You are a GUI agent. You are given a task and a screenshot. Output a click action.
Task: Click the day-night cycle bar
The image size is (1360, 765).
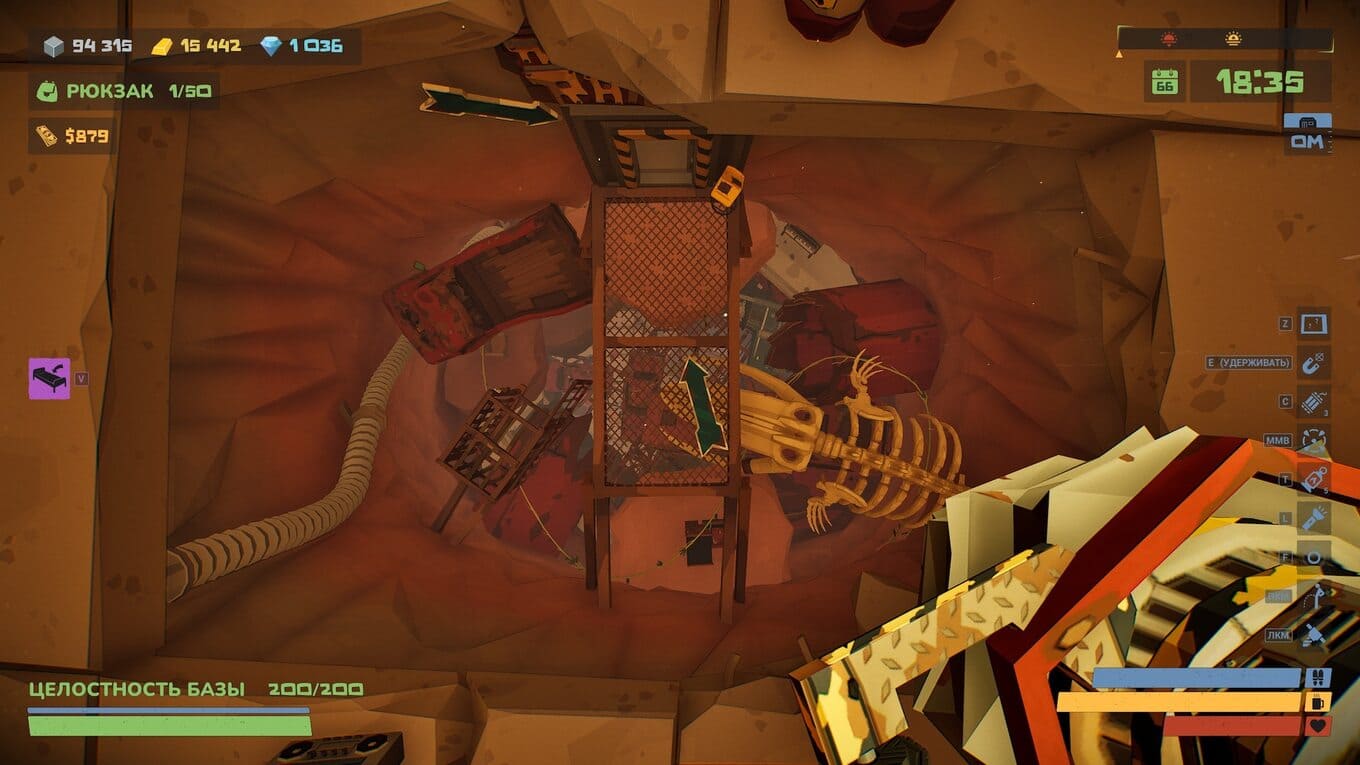(1224, 40)
